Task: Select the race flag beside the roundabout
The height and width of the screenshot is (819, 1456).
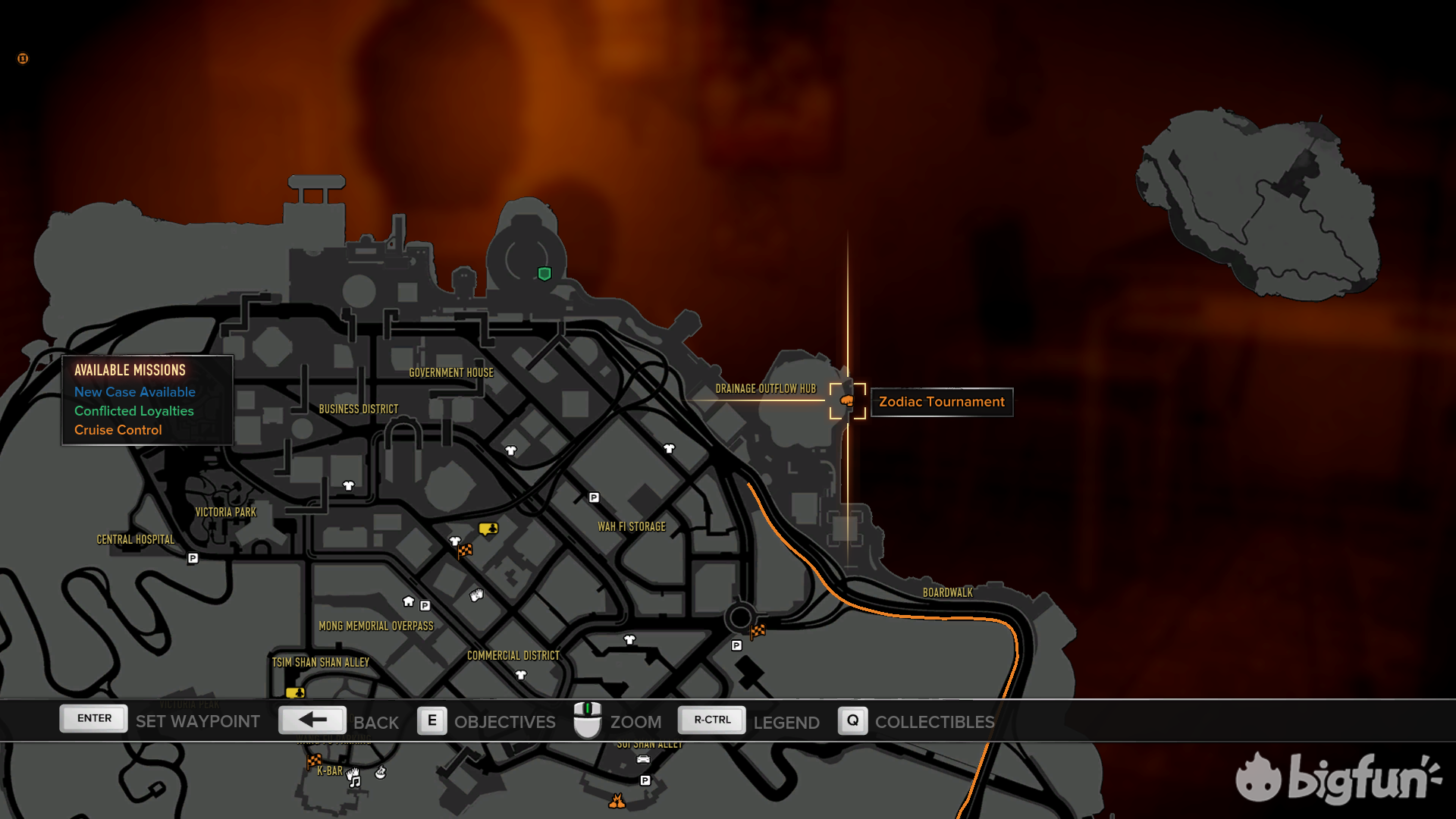Action: 758,630
